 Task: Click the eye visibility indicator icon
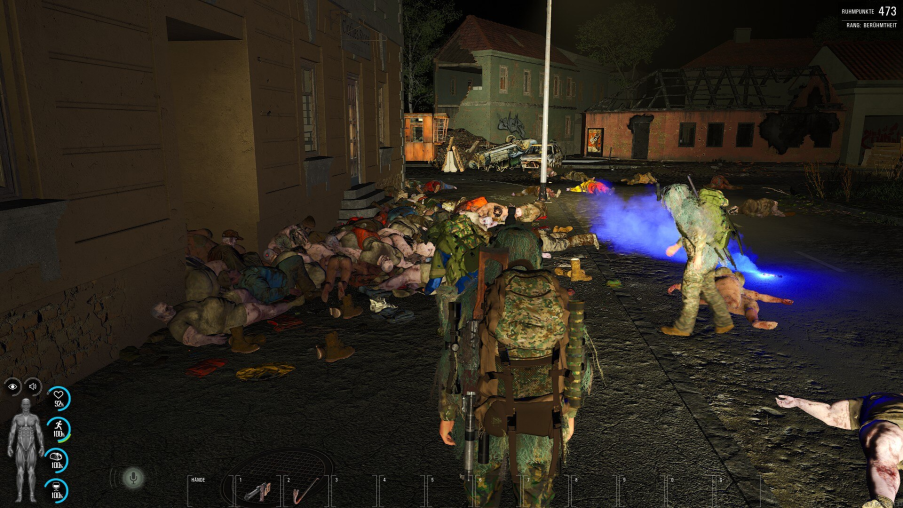click(13, 386)
